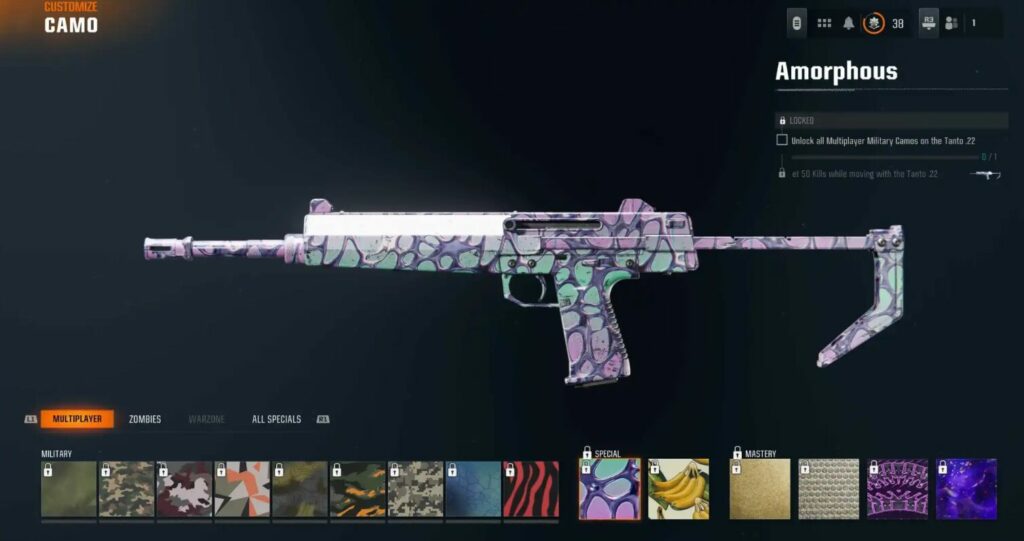Select the maroon and white splinter camo

pos(184,489)
